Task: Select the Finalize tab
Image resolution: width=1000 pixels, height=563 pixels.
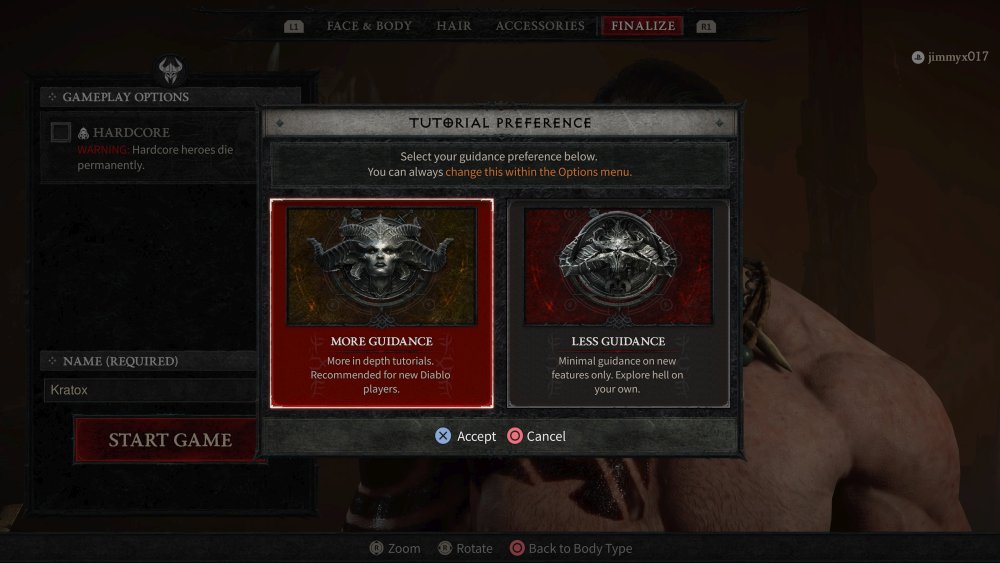Action: 643,26
